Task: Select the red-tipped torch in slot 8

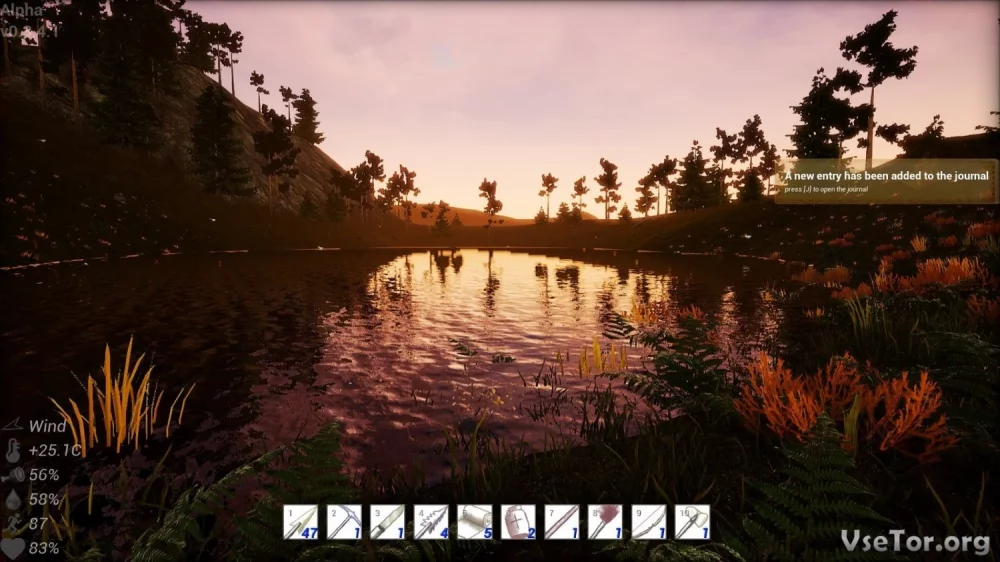Action: point(605,522)
